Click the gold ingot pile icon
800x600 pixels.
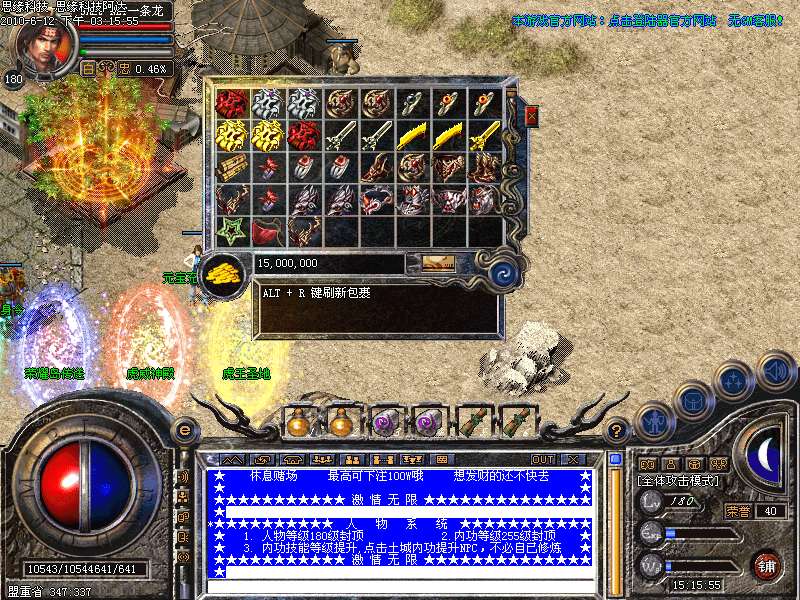pos(223,274)
